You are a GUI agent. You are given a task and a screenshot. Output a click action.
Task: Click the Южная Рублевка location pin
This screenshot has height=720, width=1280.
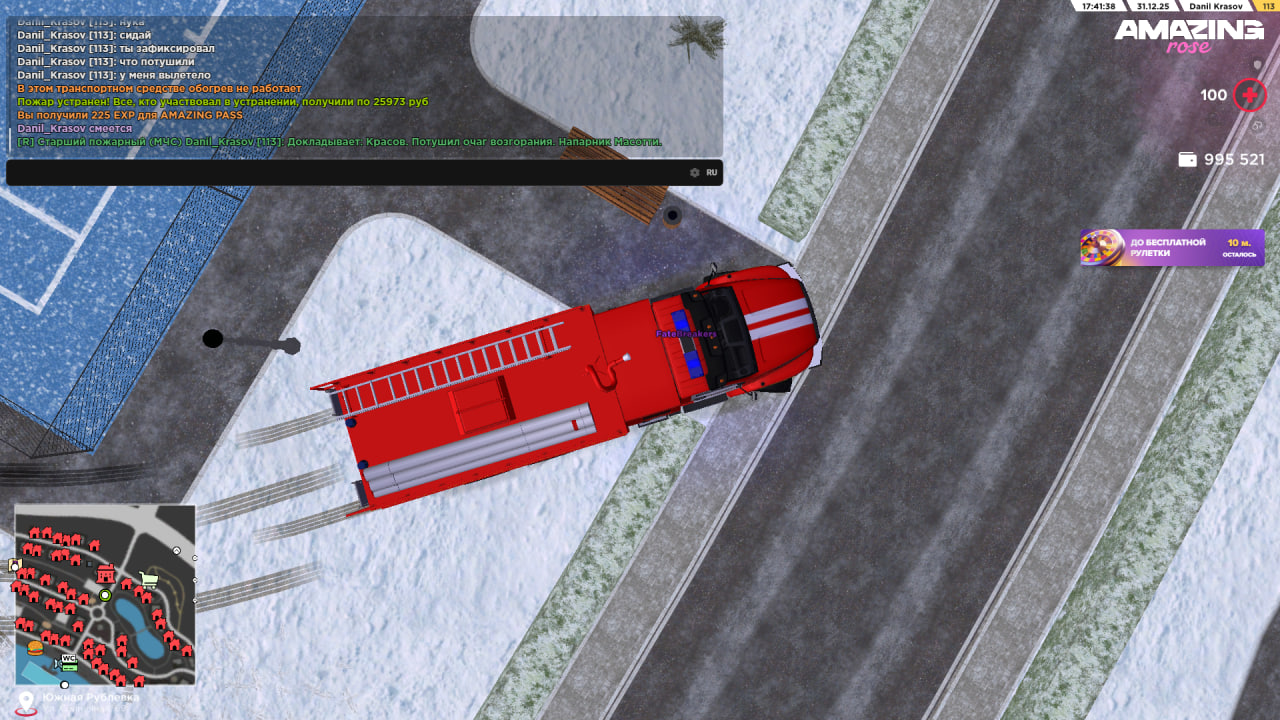[x=26, y=700]
